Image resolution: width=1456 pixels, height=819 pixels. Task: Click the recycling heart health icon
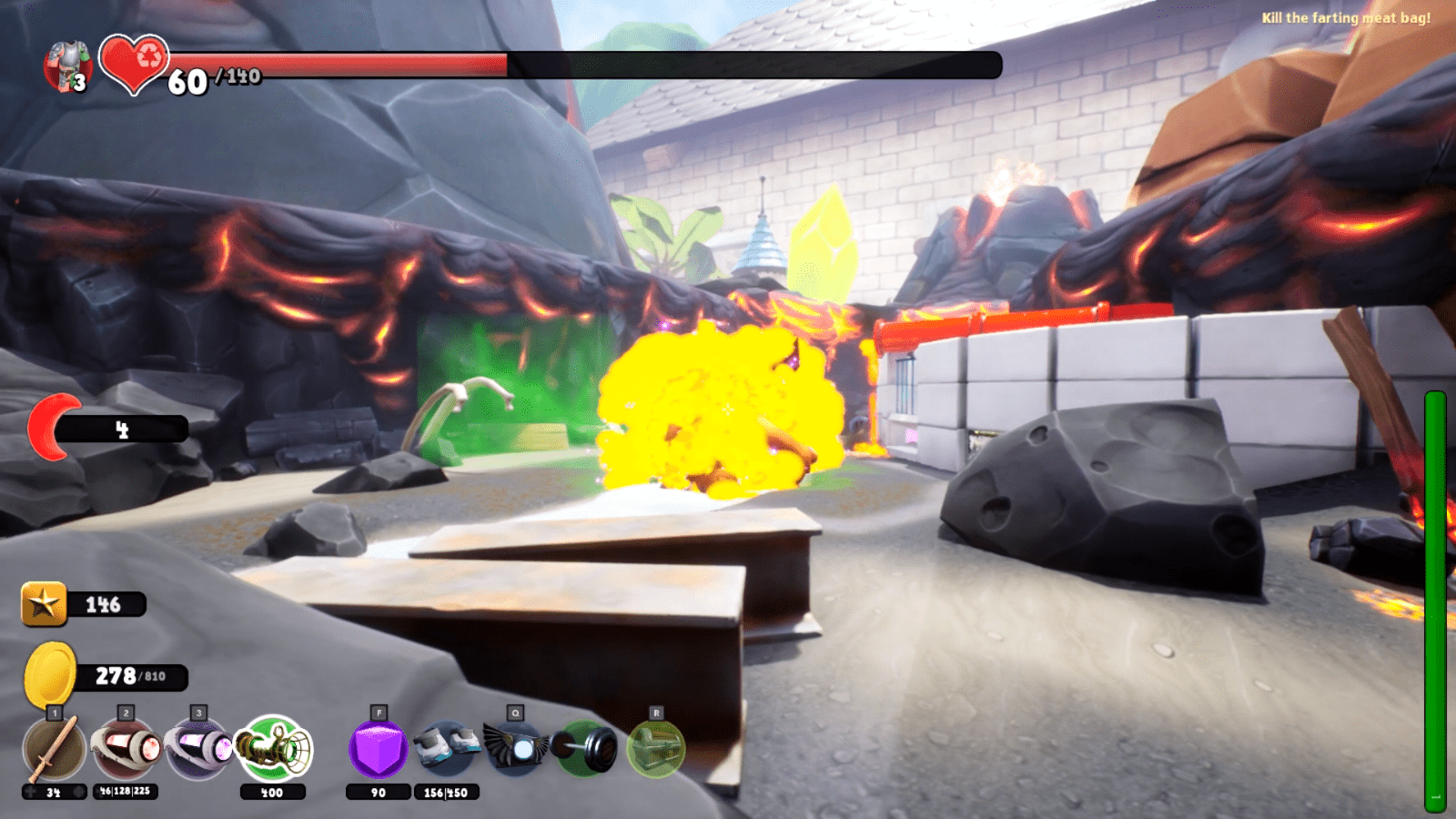(133, 62)
